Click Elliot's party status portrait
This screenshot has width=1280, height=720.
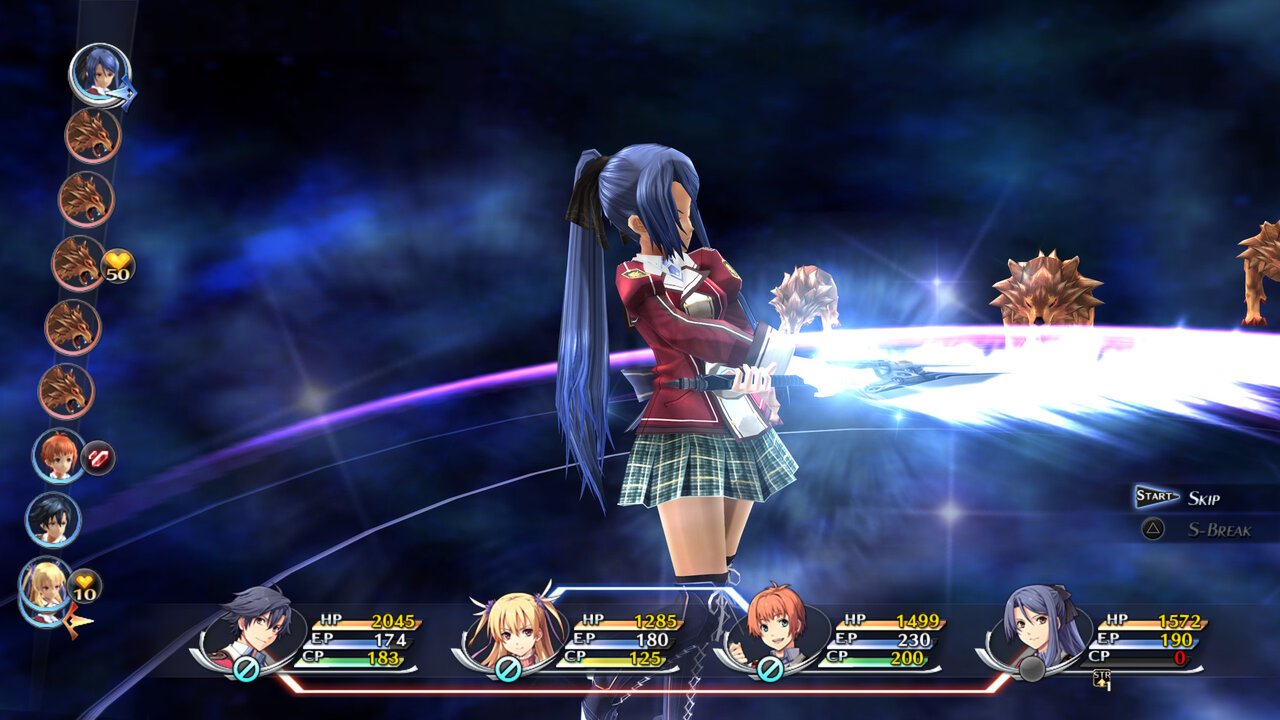(776, 628)
